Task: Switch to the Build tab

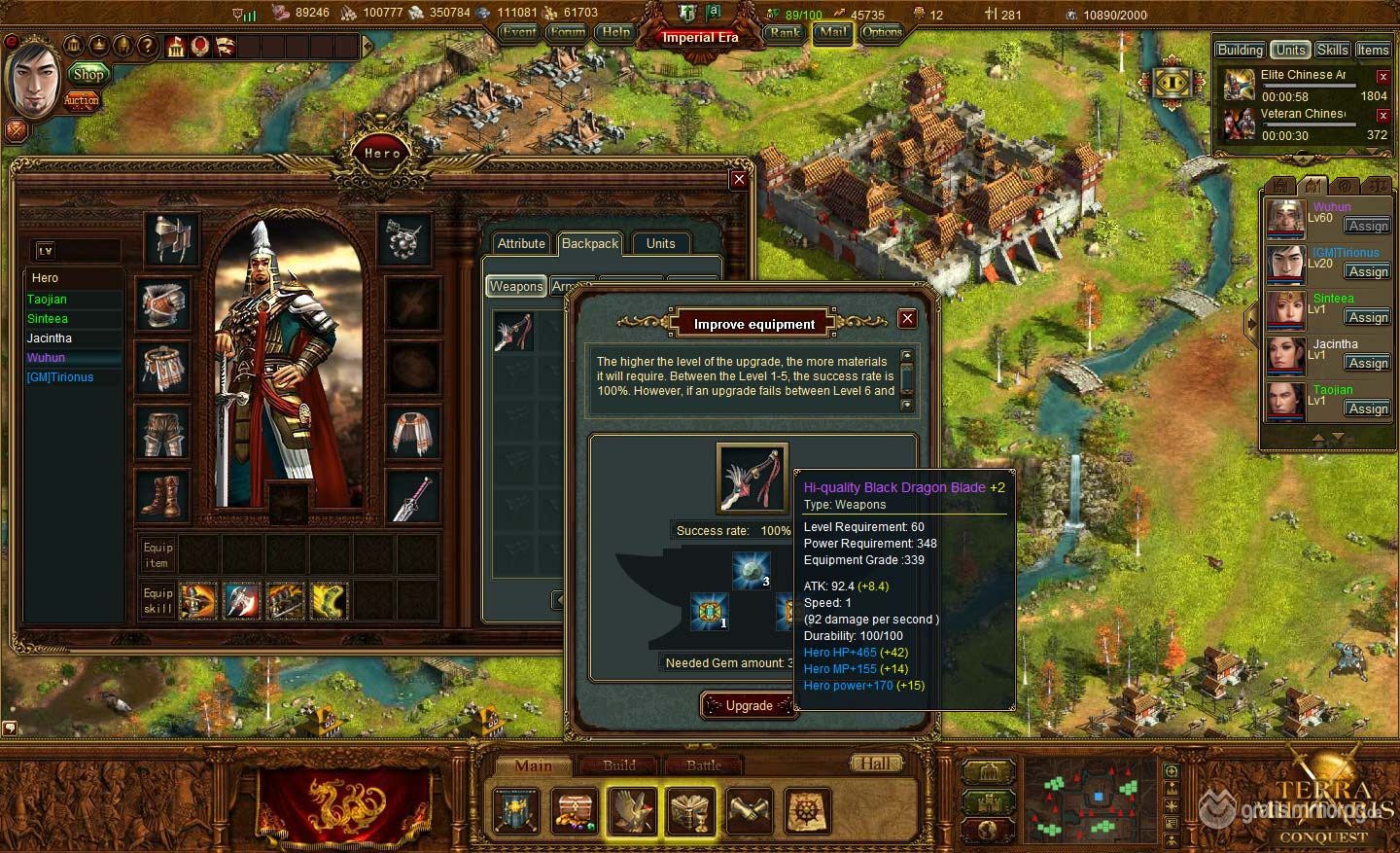Action: [619, 765]
